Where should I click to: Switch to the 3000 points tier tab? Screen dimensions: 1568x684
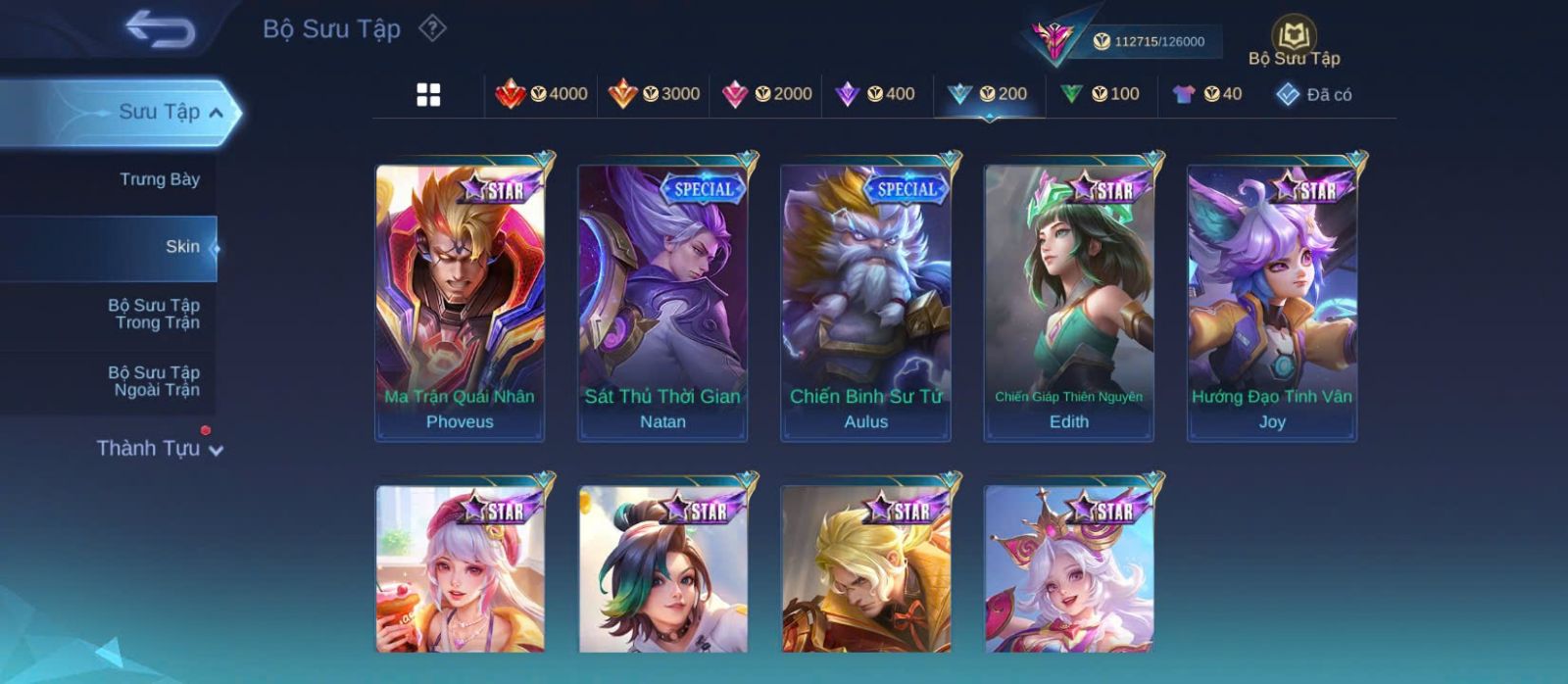pos(654,94)
